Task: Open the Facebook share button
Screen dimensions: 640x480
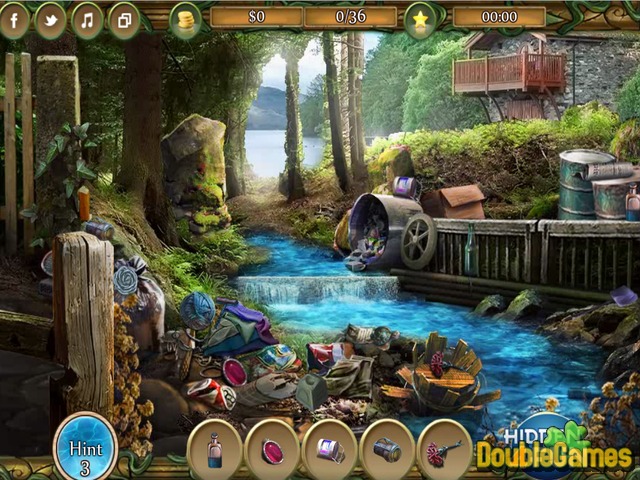Action: pyautogui.click(x=14, y=20)
